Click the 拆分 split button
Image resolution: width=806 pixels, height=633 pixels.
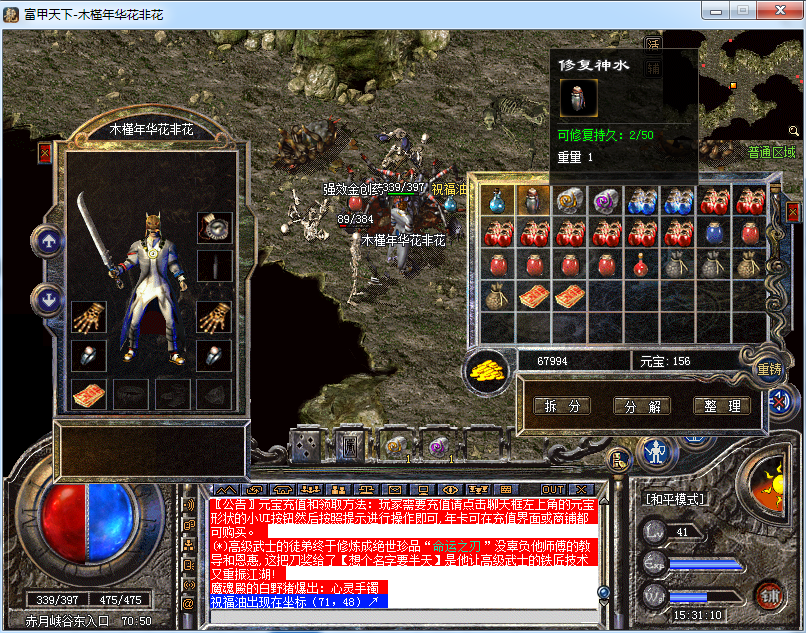click(x=561, y=406)
